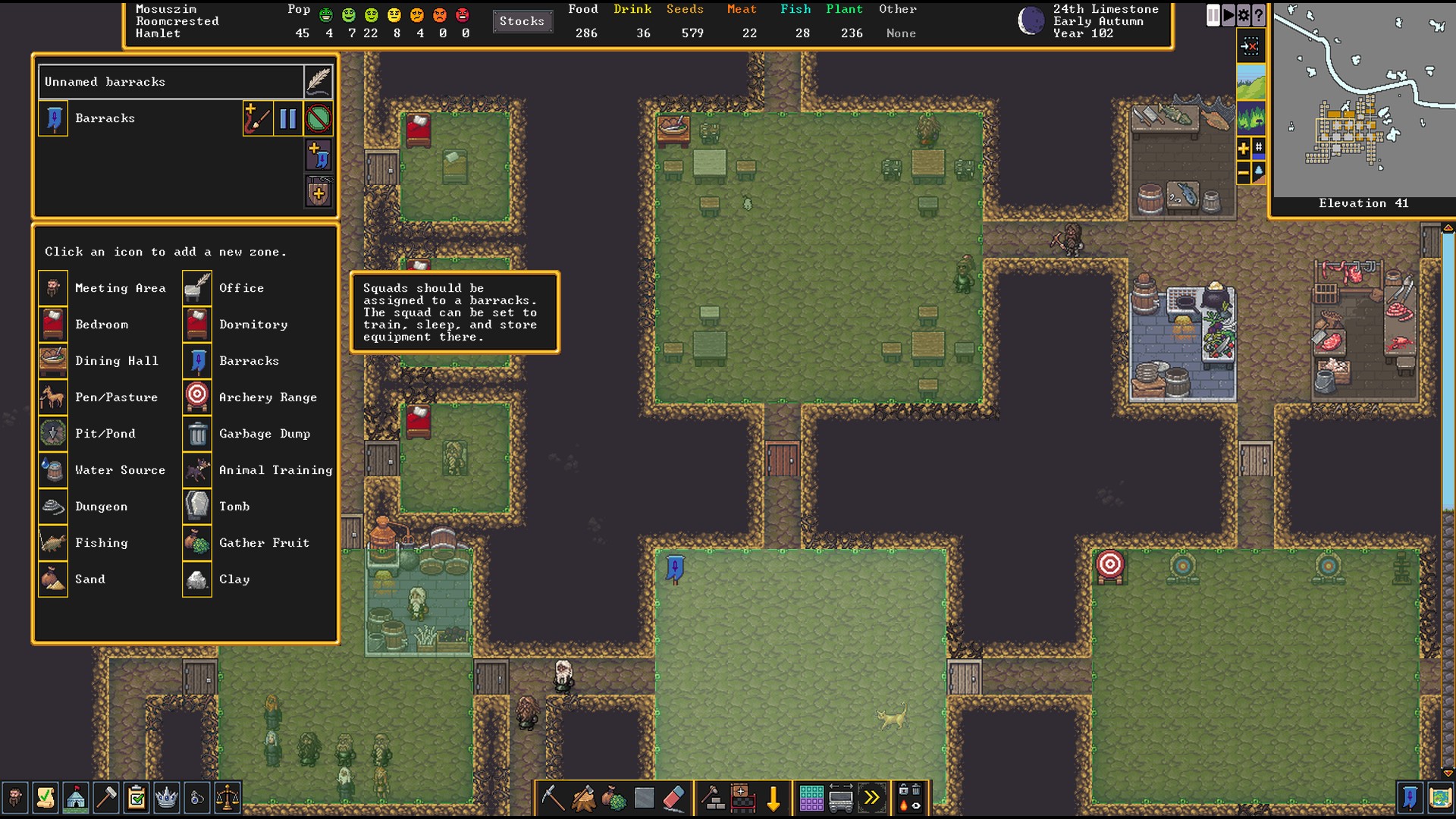
Task: Open the construction menu with hammer-and-bricks icon
Action: 713,797
